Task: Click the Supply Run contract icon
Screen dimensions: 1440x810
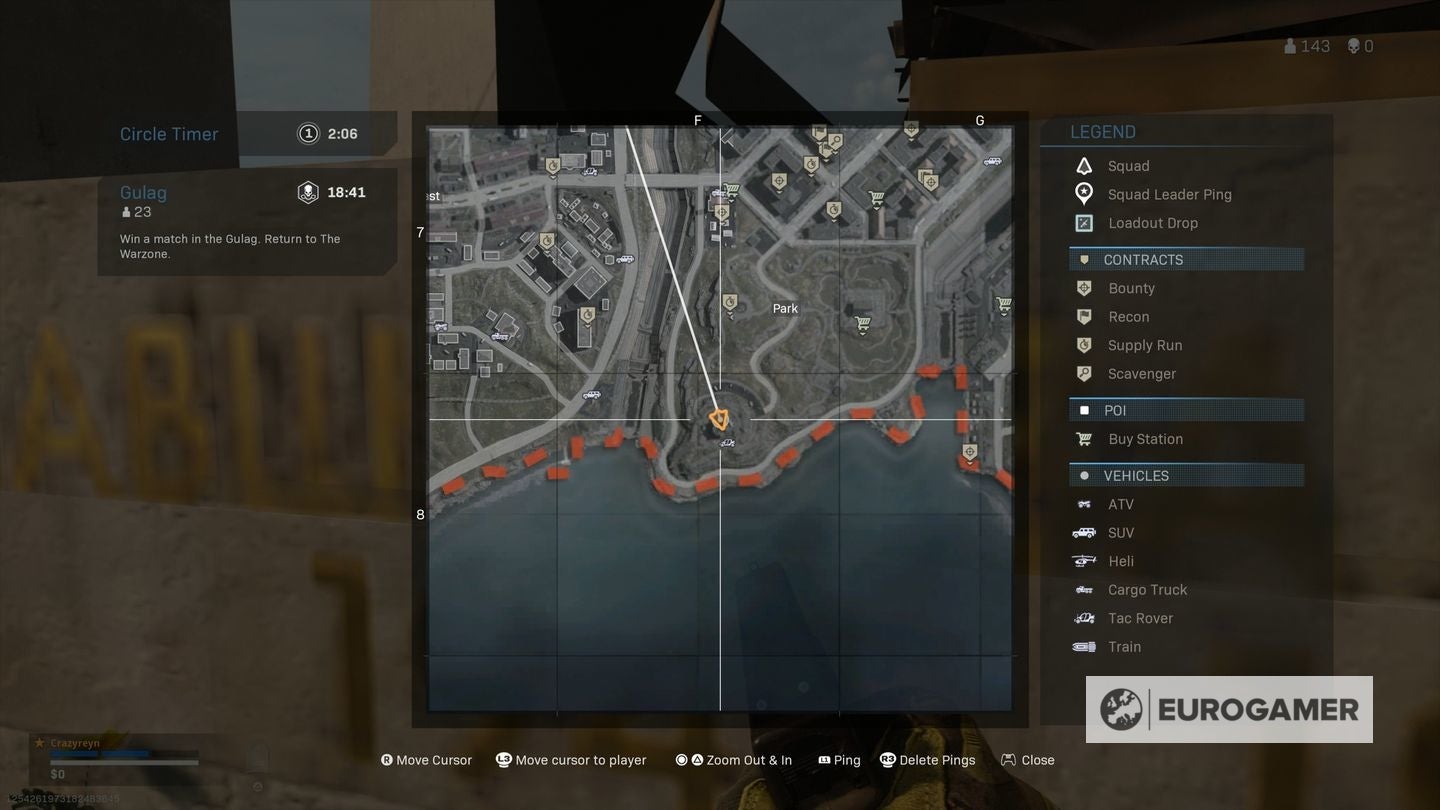Action: pos(1084,345)
